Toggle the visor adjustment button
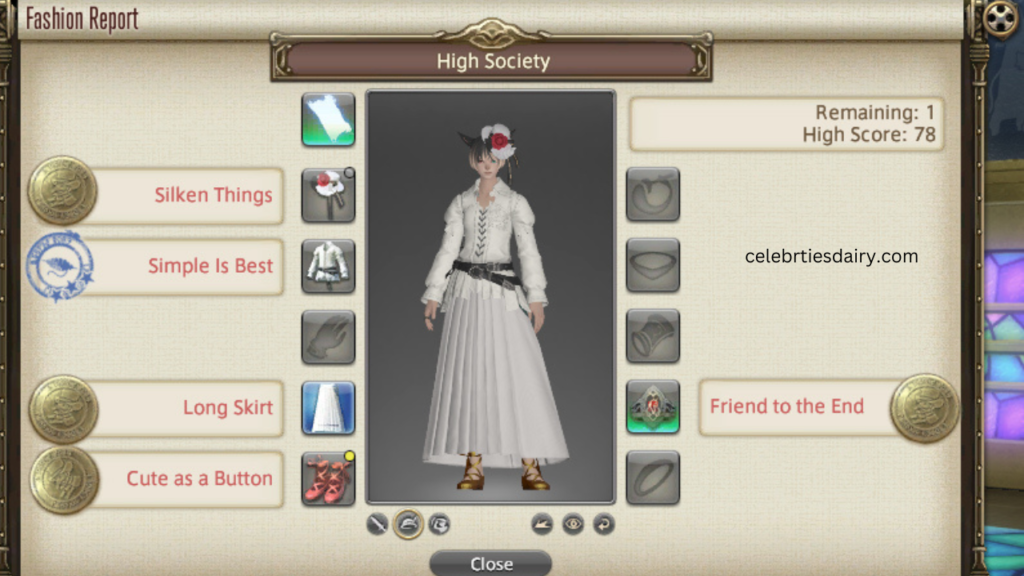The height and width of the screenshot is (576, 1024). coord(439,523)
